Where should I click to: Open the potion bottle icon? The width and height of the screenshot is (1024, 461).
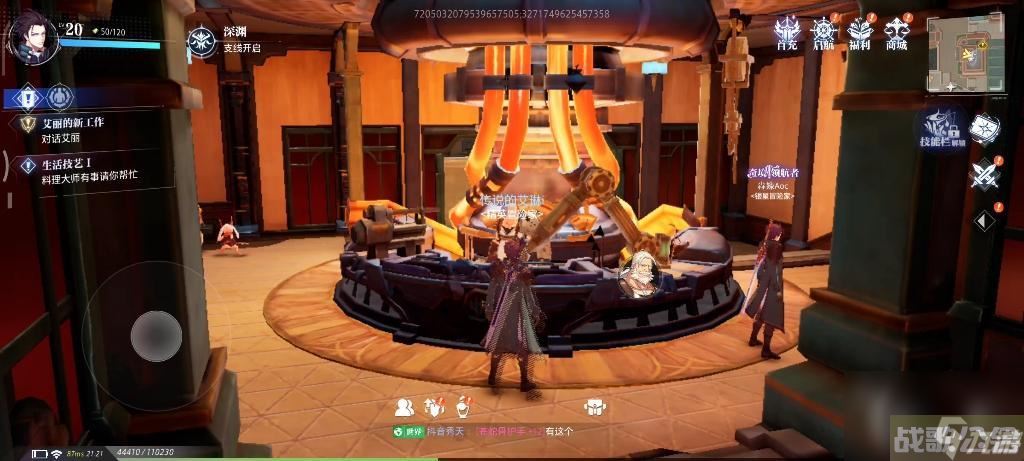463,406
